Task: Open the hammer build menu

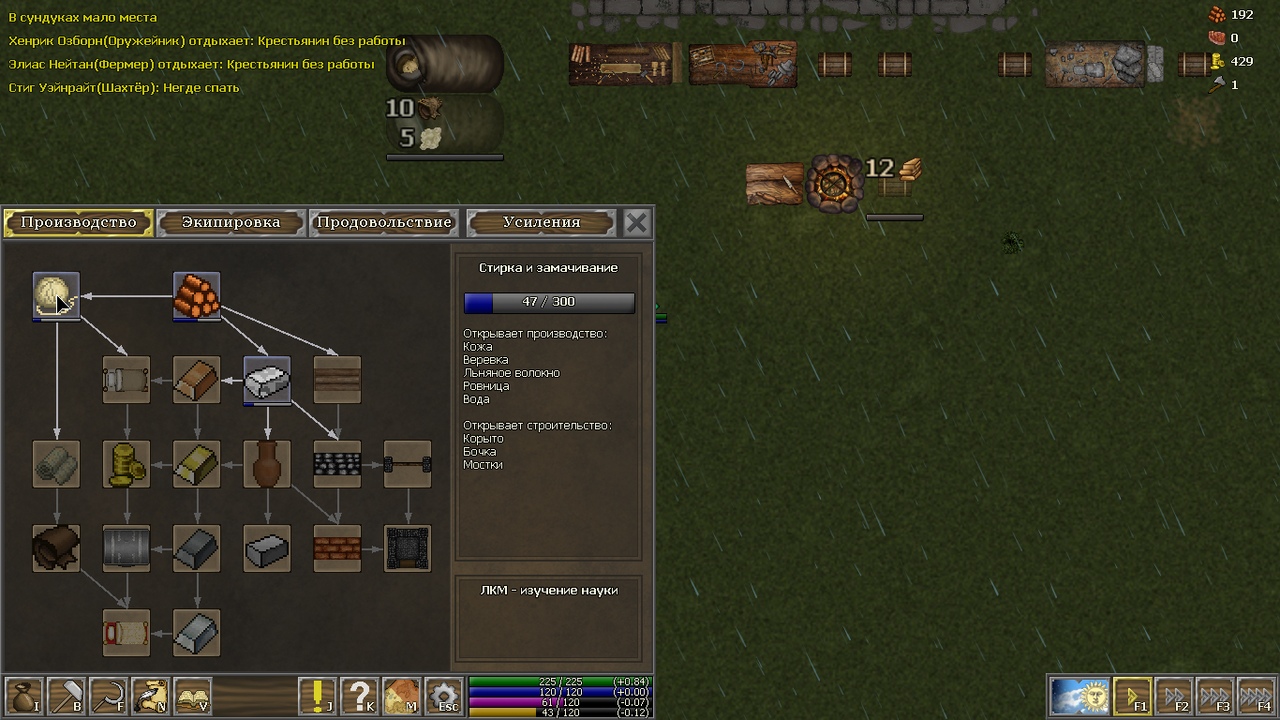Action: 65,696
